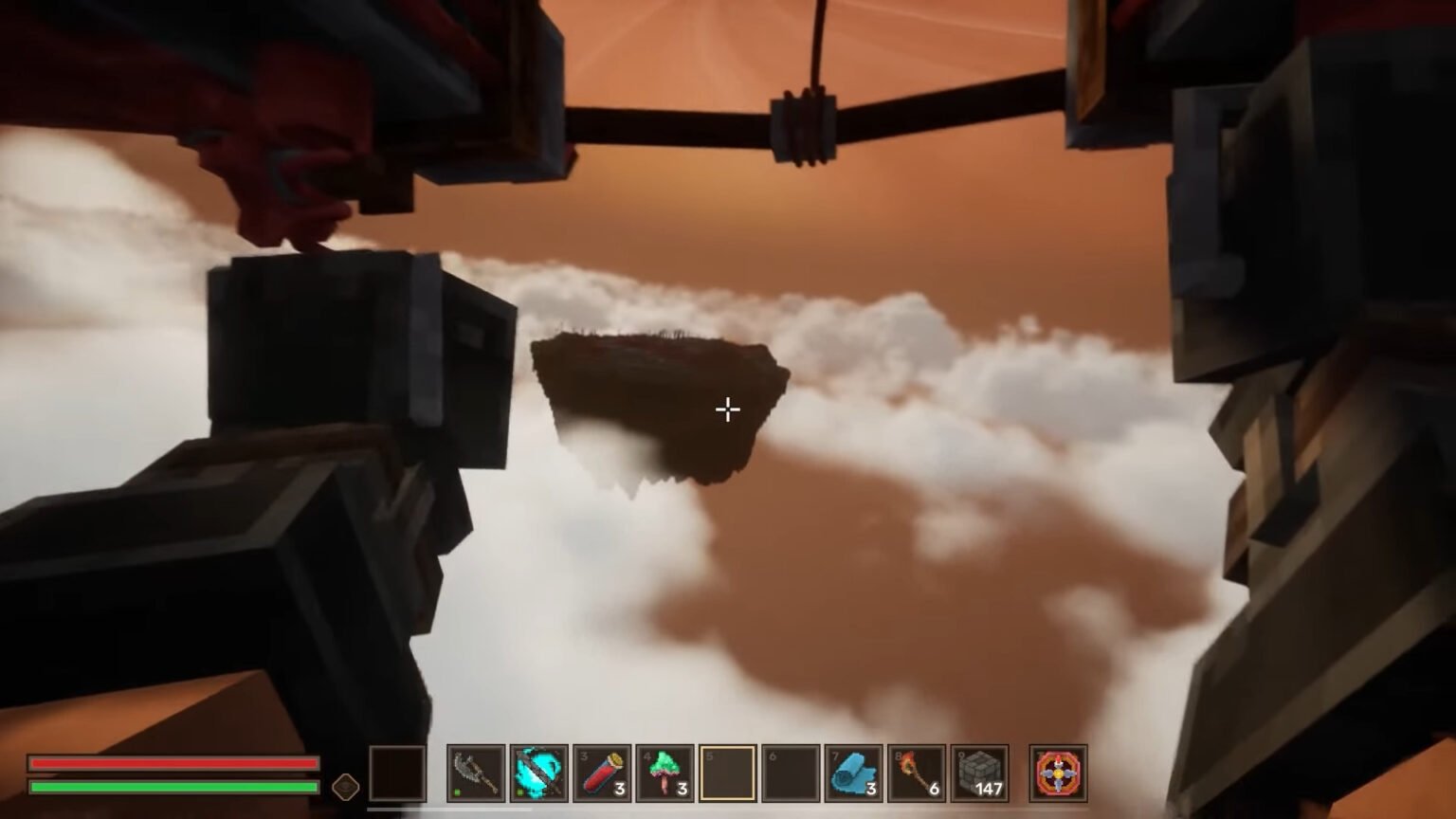This screenshot has width=1456, height=819.
Task: Select the glowing blue sword weapon
Action: tap(539, 773)
